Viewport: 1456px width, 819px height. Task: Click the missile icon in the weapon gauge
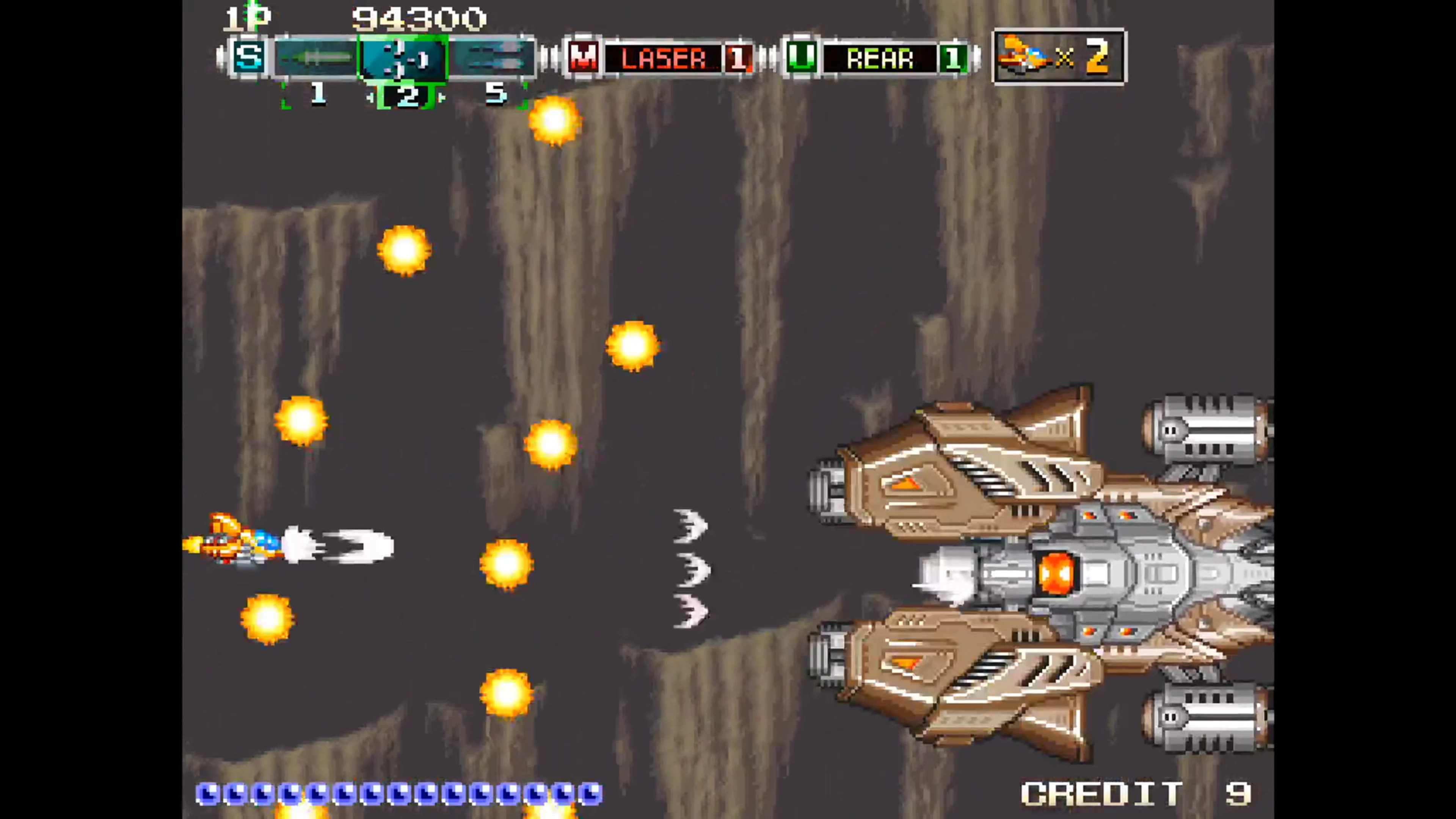coord(317,56)
